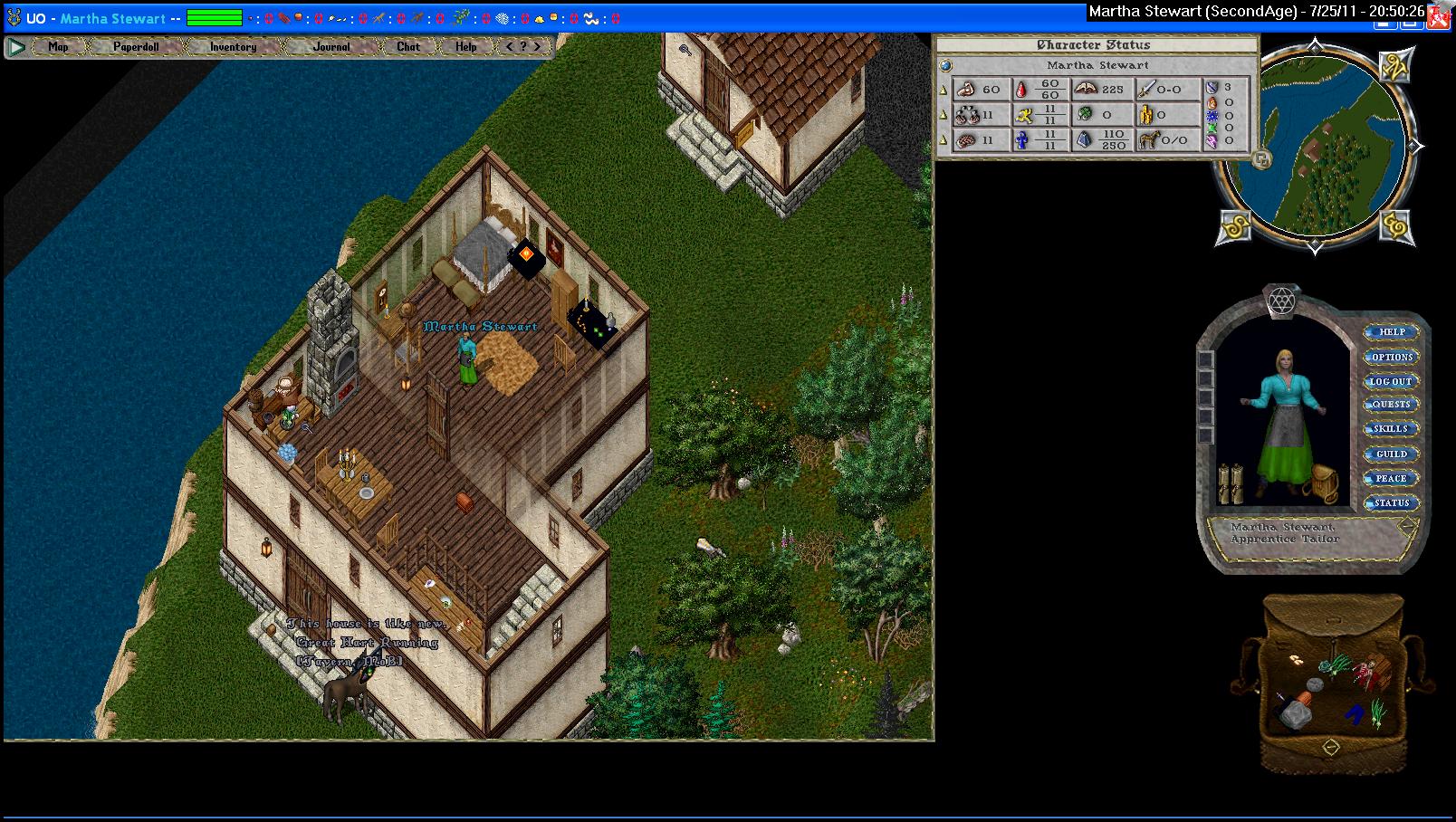1456x822 pixels.
Task: Toggle the PEACE war mode button
Action: tap(1392, 478)
